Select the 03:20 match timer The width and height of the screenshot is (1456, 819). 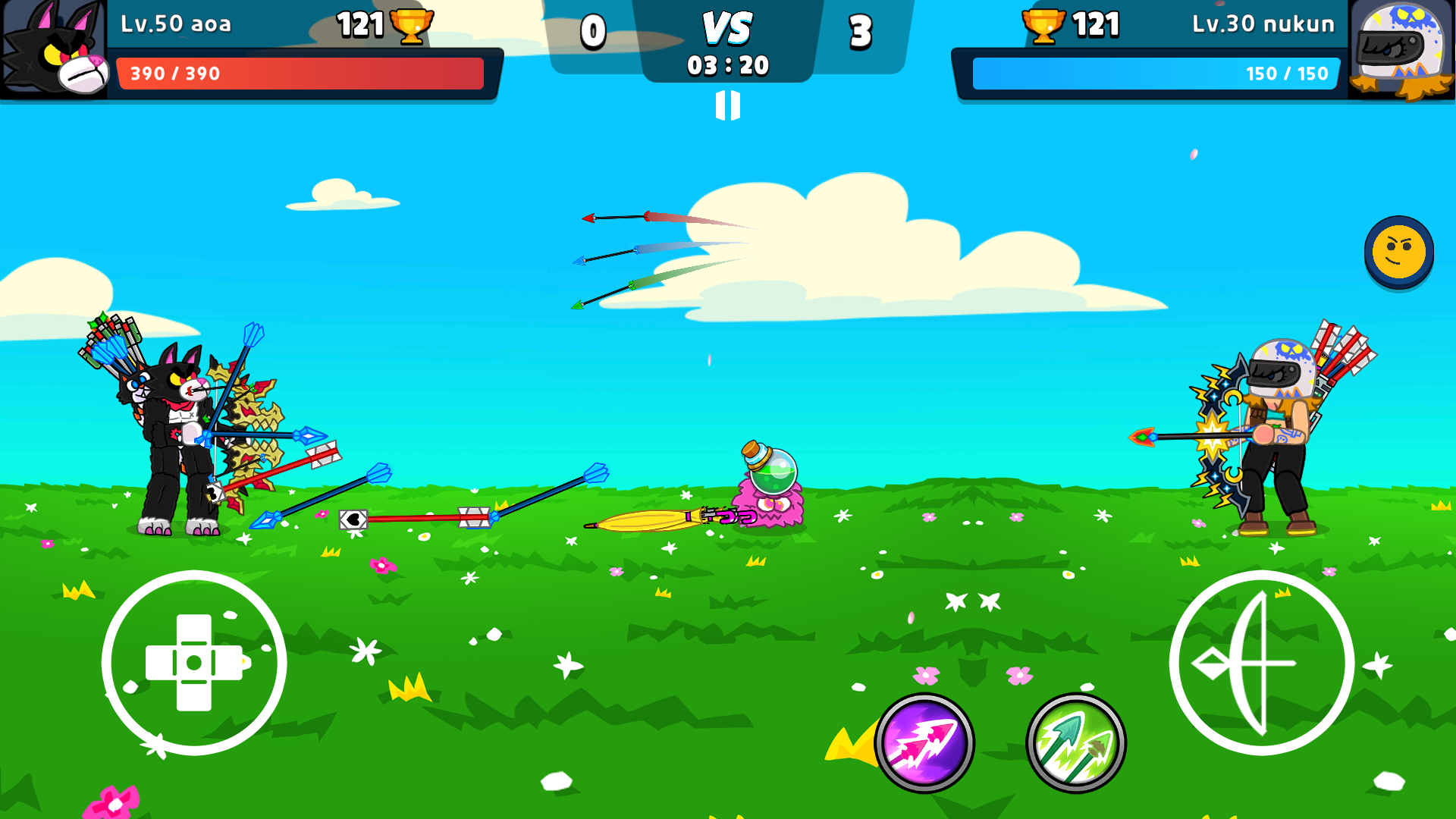pyautogui.click(x=729, y=67)
